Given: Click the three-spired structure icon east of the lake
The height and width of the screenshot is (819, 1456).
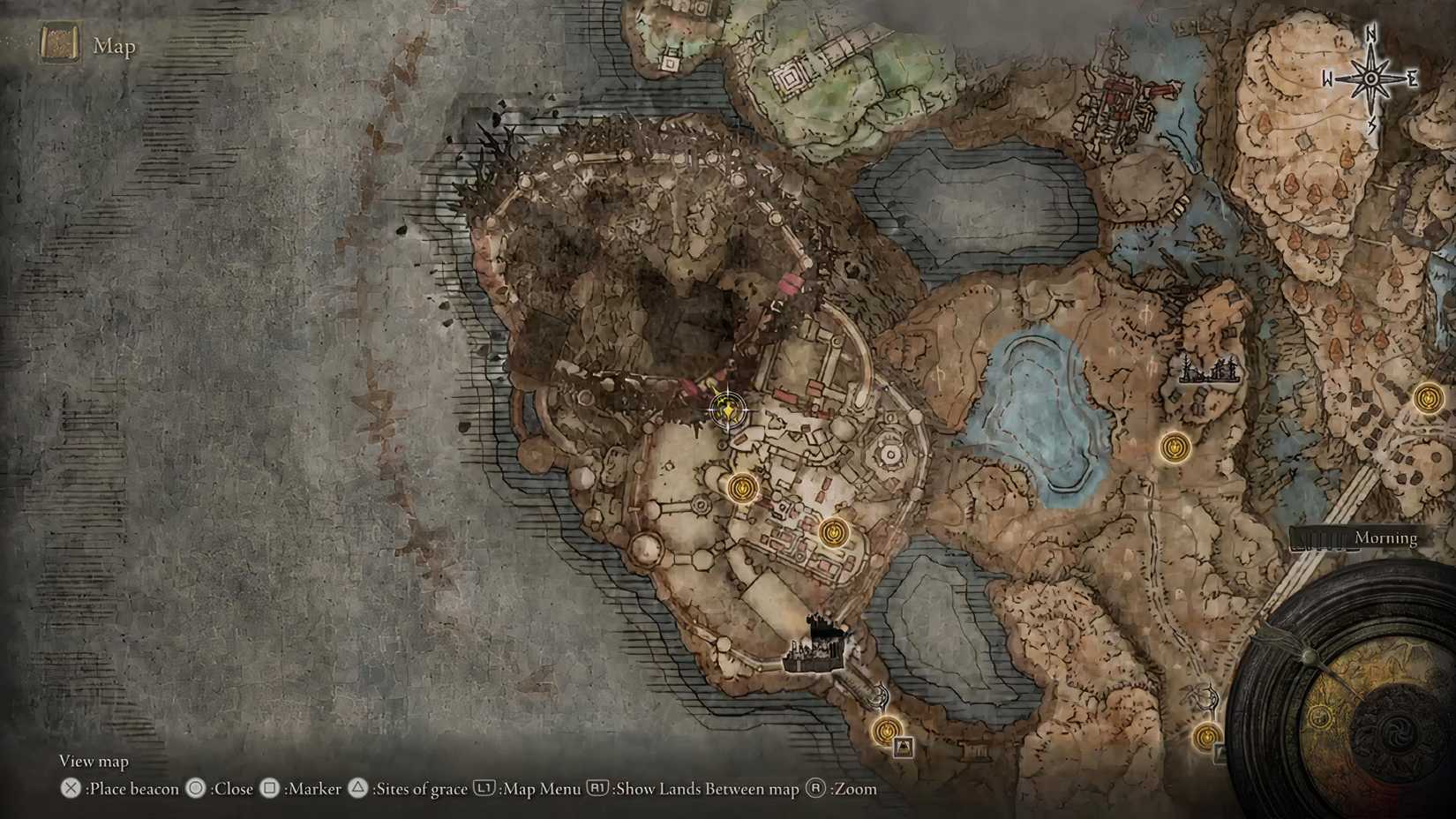Looking at the screenshot, I should [1209, 366].
